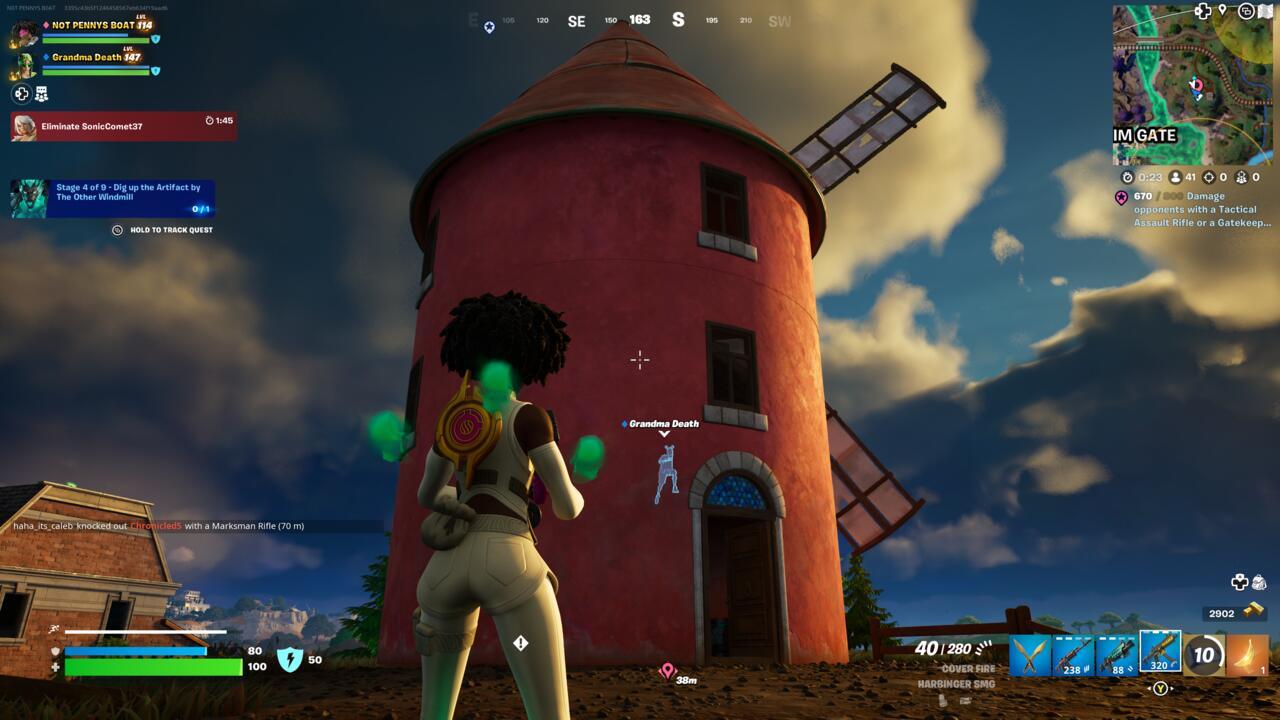
Task: Expand the minimap using the map icon
Action: [x=1267, y=12]
